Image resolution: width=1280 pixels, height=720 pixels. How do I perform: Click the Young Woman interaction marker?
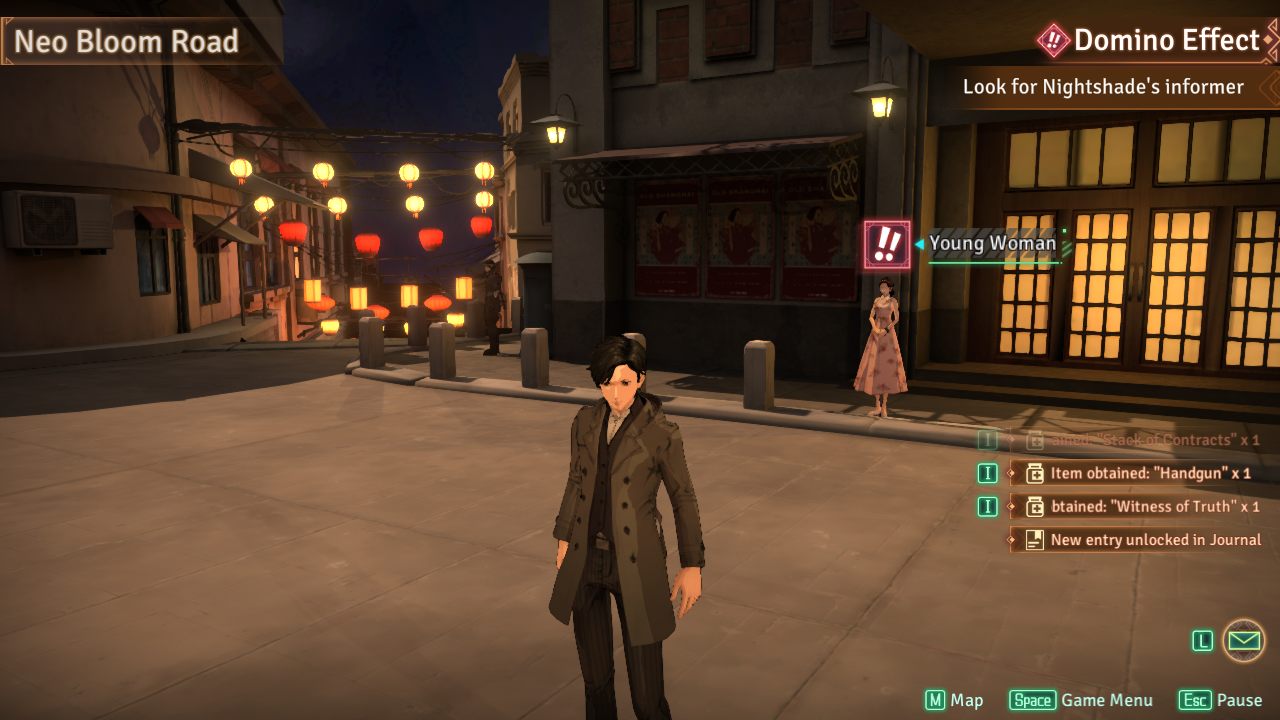[887, 244]
